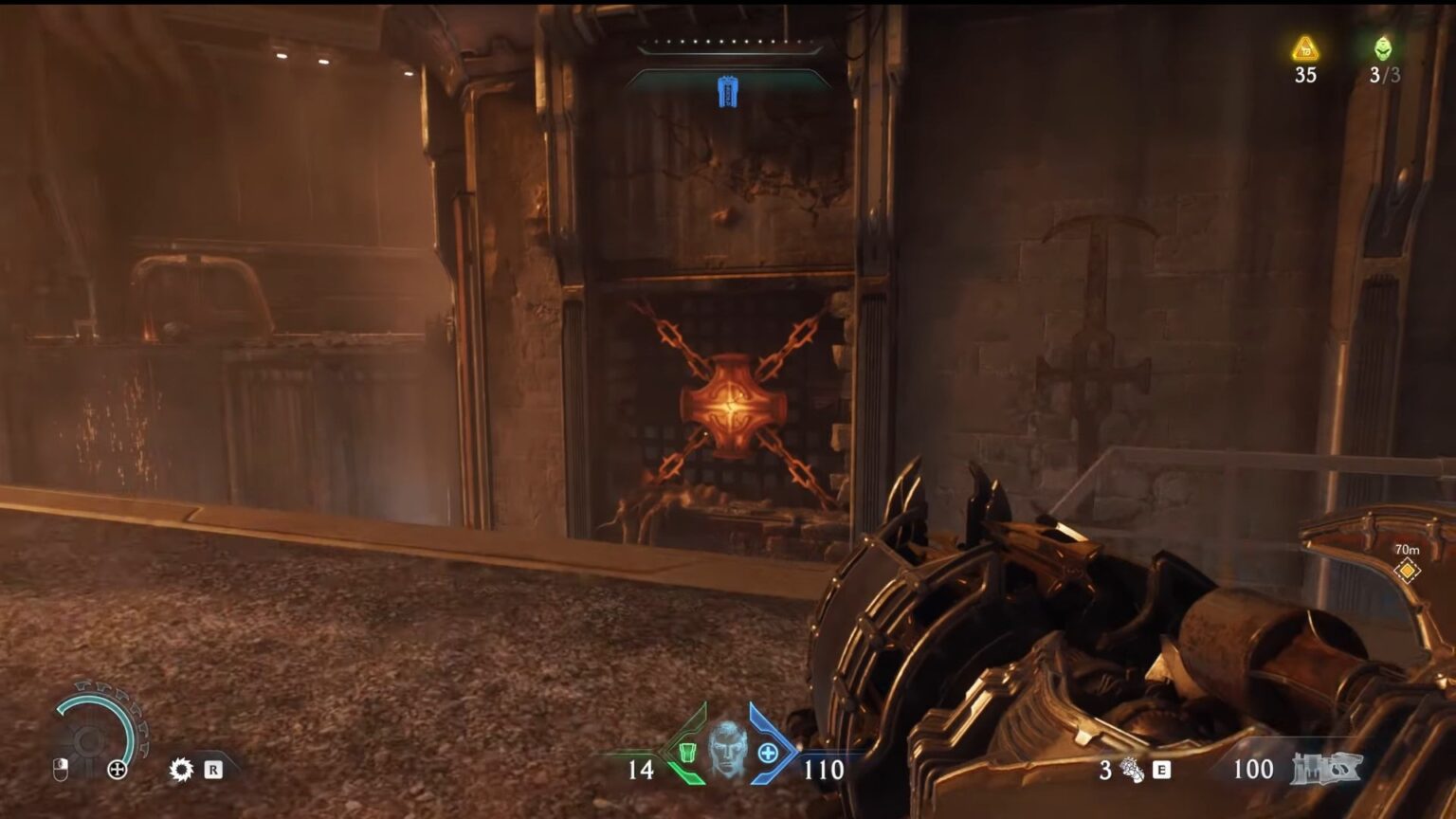Click the extra lives counter reading 3/3

[1385, 74]
